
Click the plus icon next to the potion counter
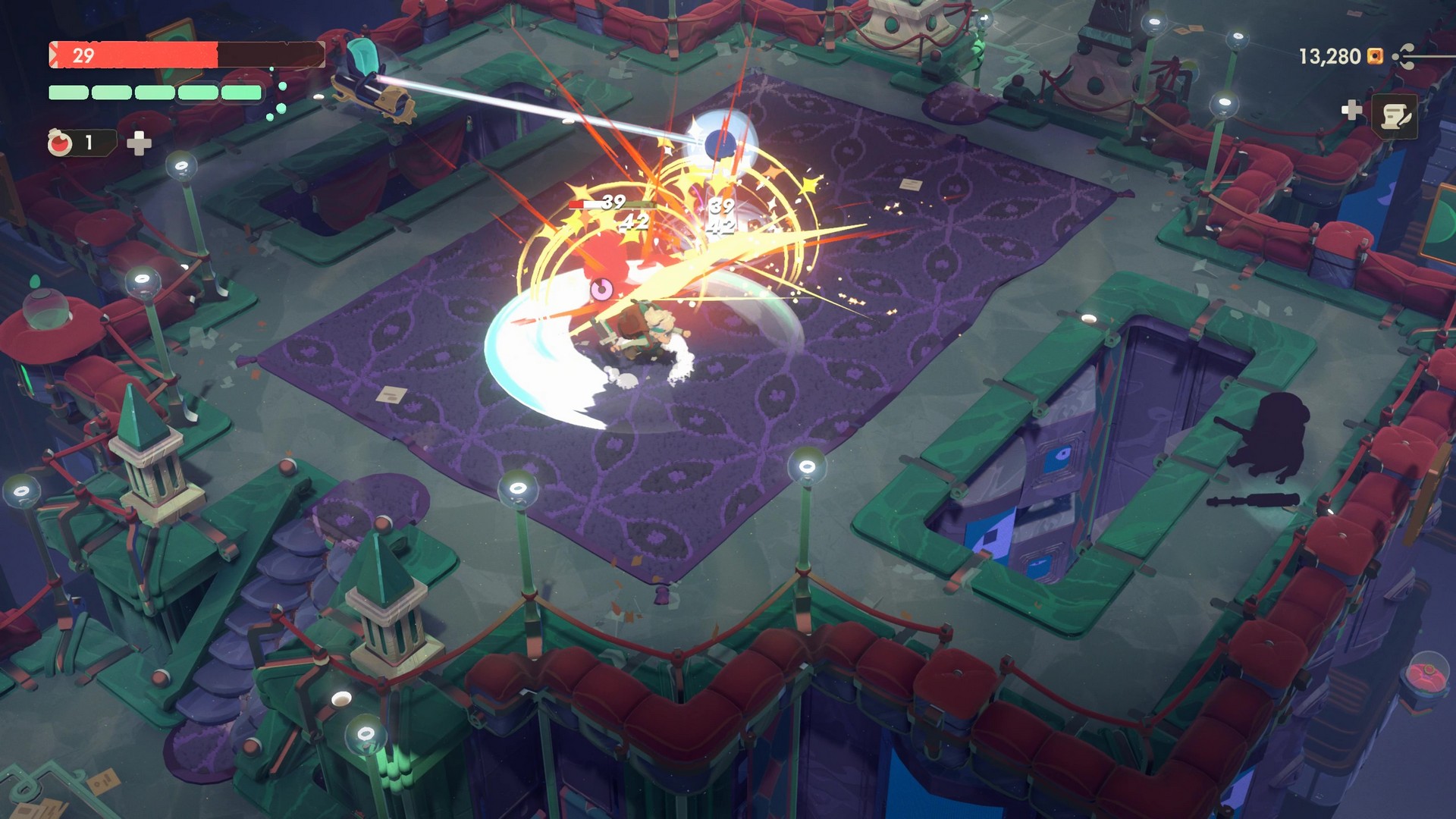[x=138, y=144]
